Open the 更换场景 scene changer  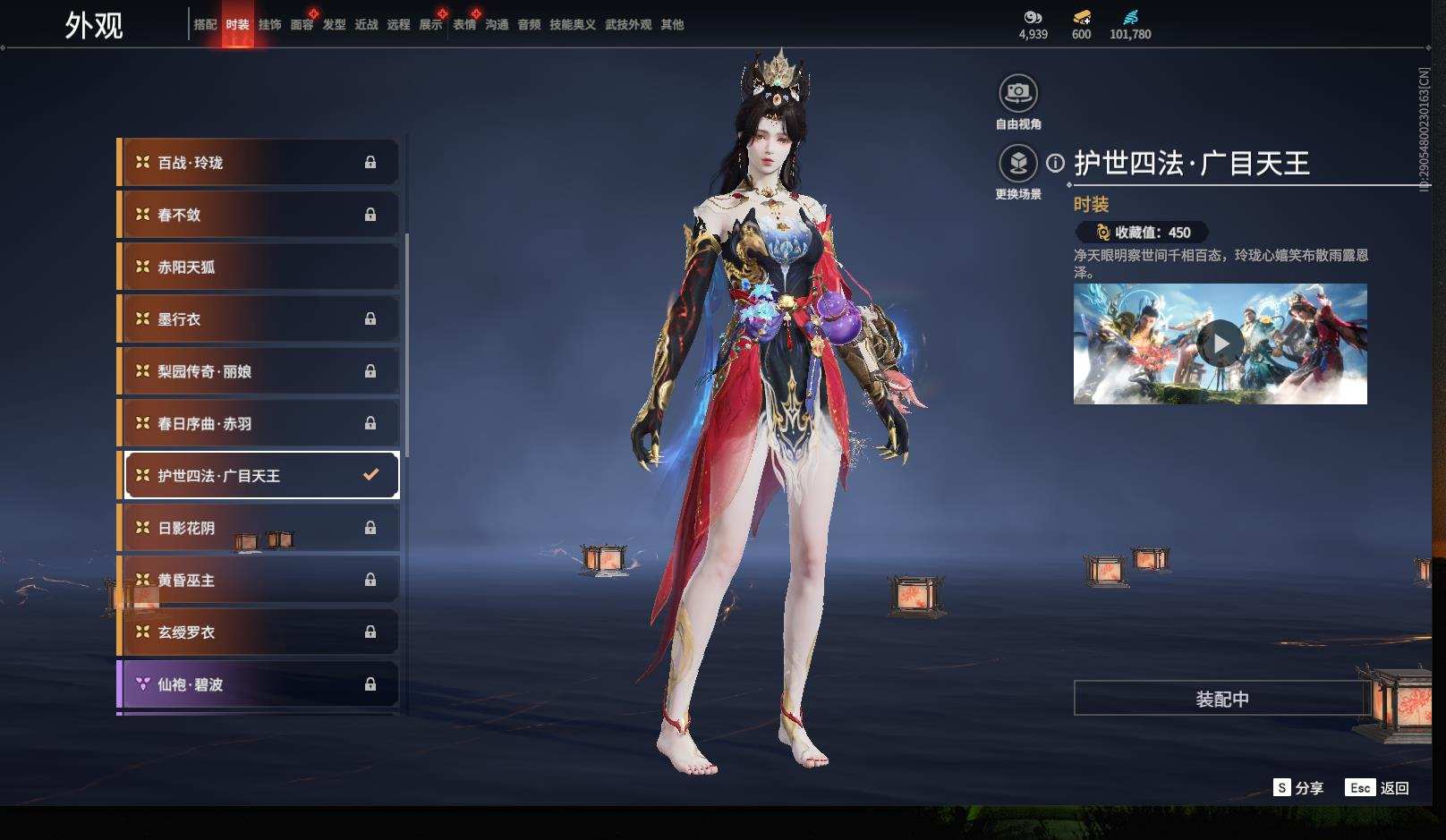1018,165
